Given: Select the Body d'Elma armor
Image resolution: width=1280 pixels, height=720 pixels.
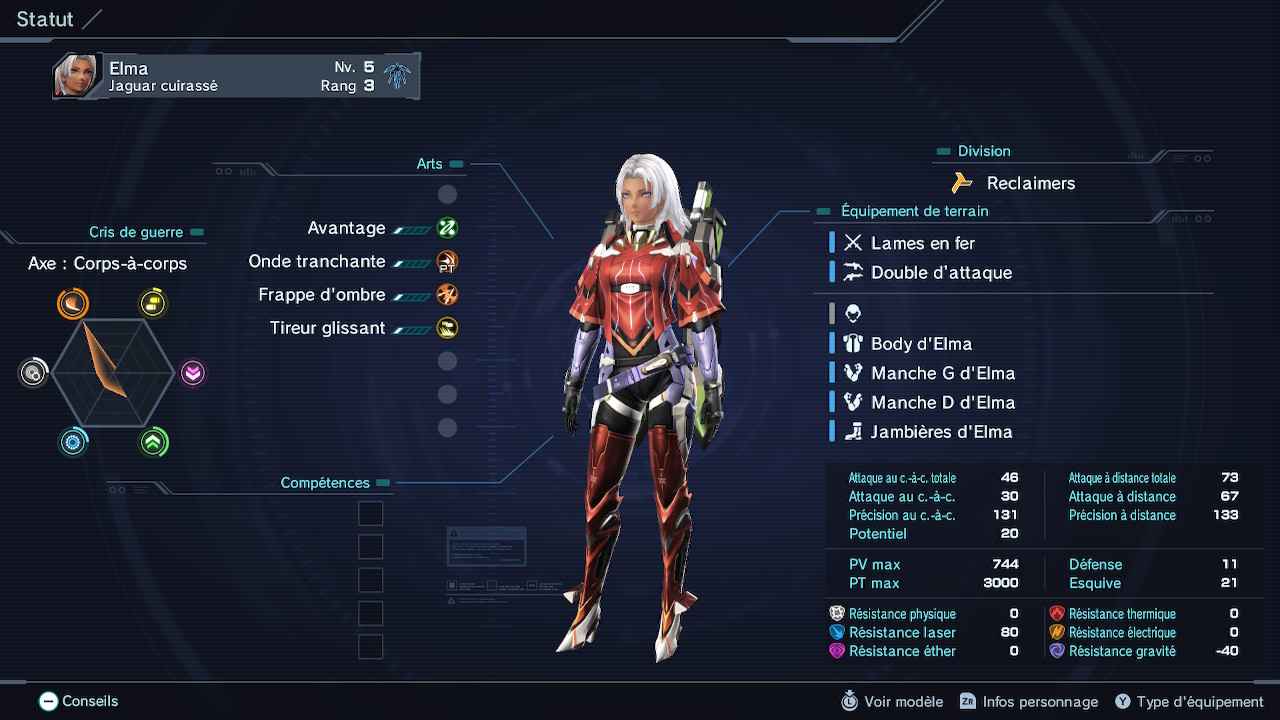Looking at the screenshot, I should click(921, 344).
